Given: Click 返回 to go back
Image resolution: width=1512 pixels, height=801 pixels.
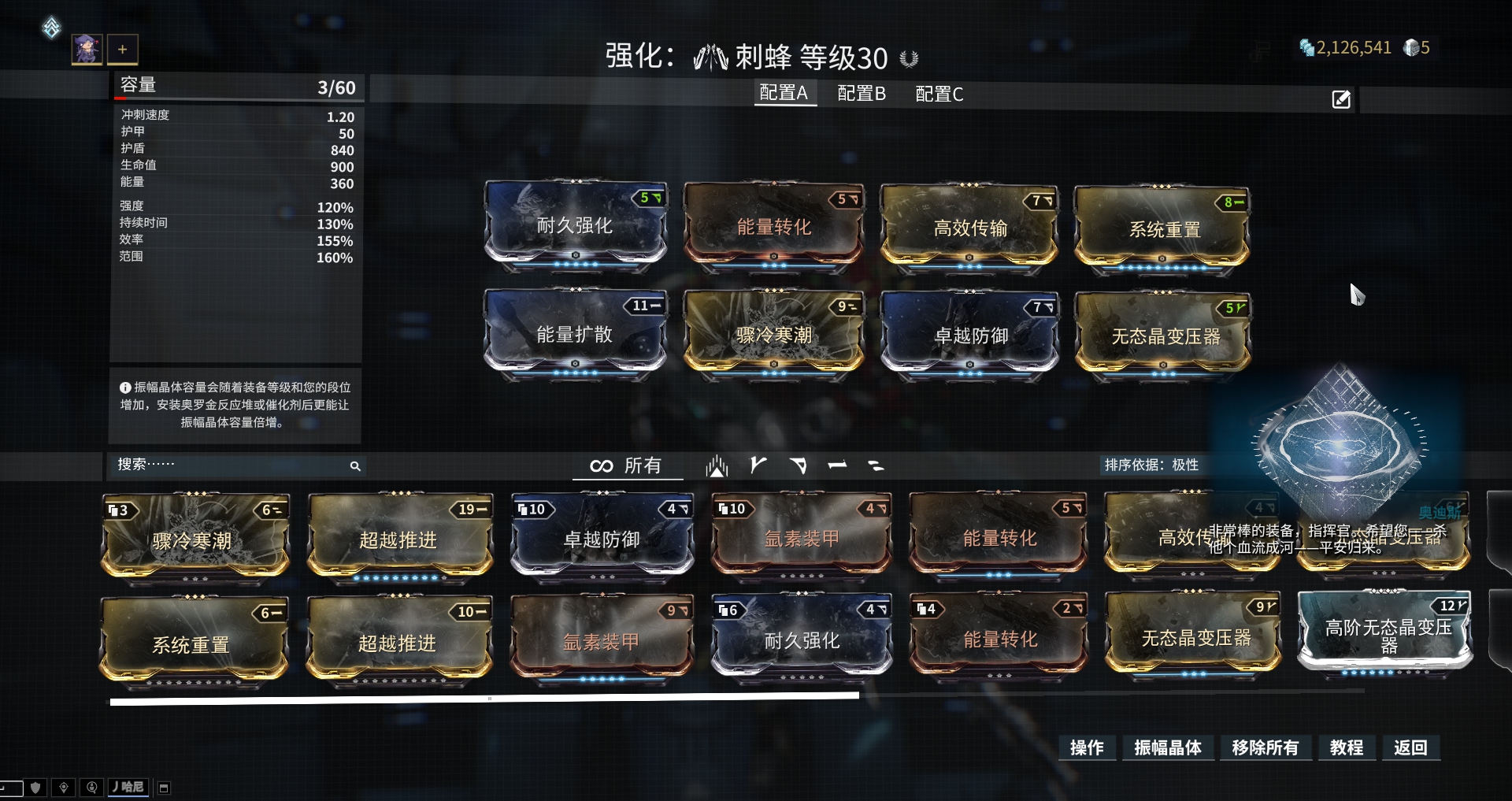Looking at the screenshot, I should click(x=1410, y=748).
